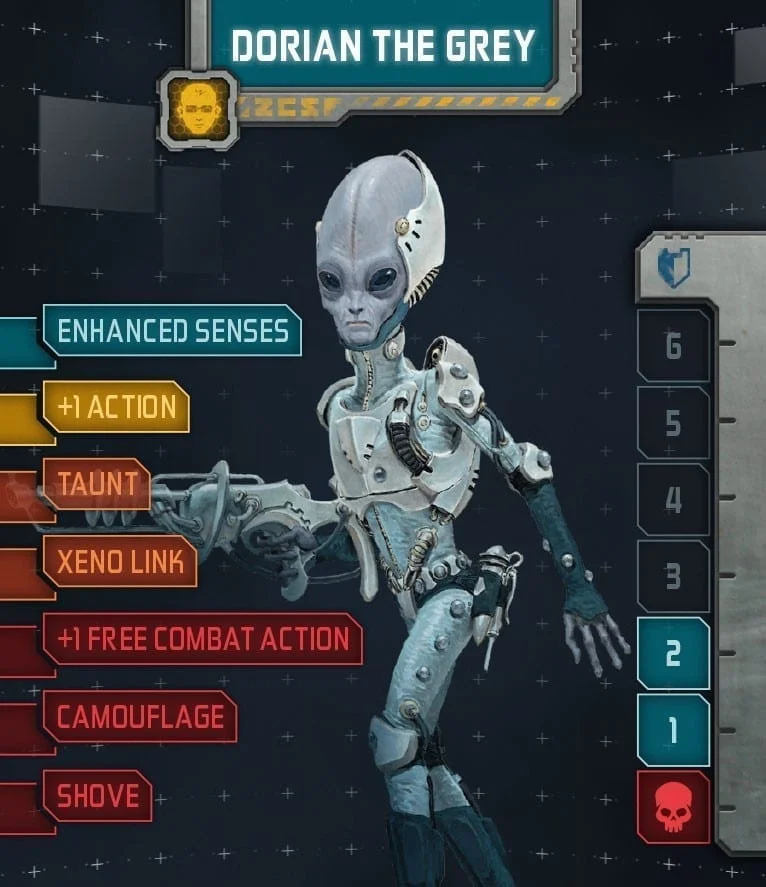
Task: Choose the Camouflage skill
Action: point(139,716)
